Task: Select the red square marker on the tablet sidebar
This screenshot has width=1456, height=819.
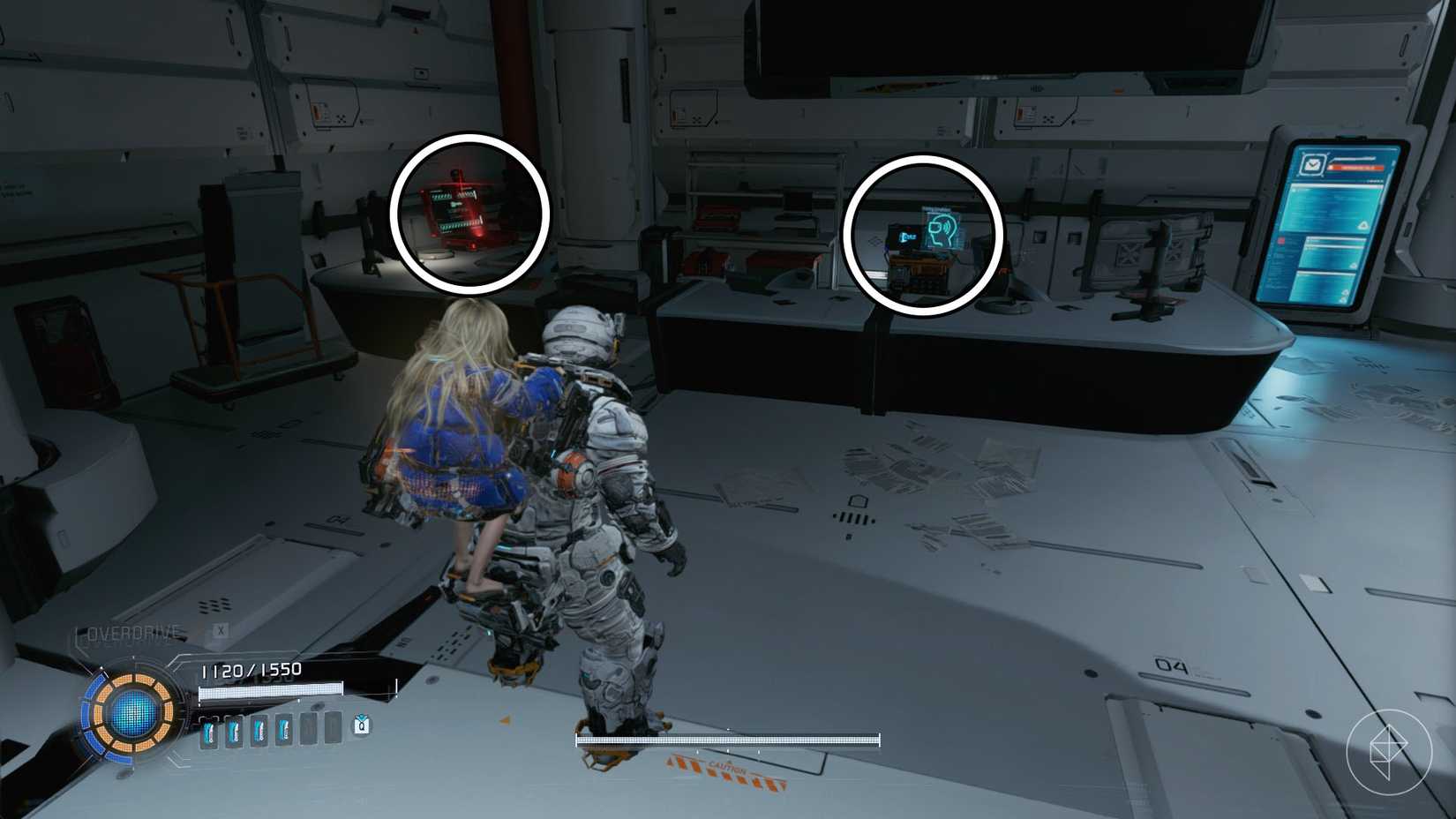Action: click(1281, 240)
